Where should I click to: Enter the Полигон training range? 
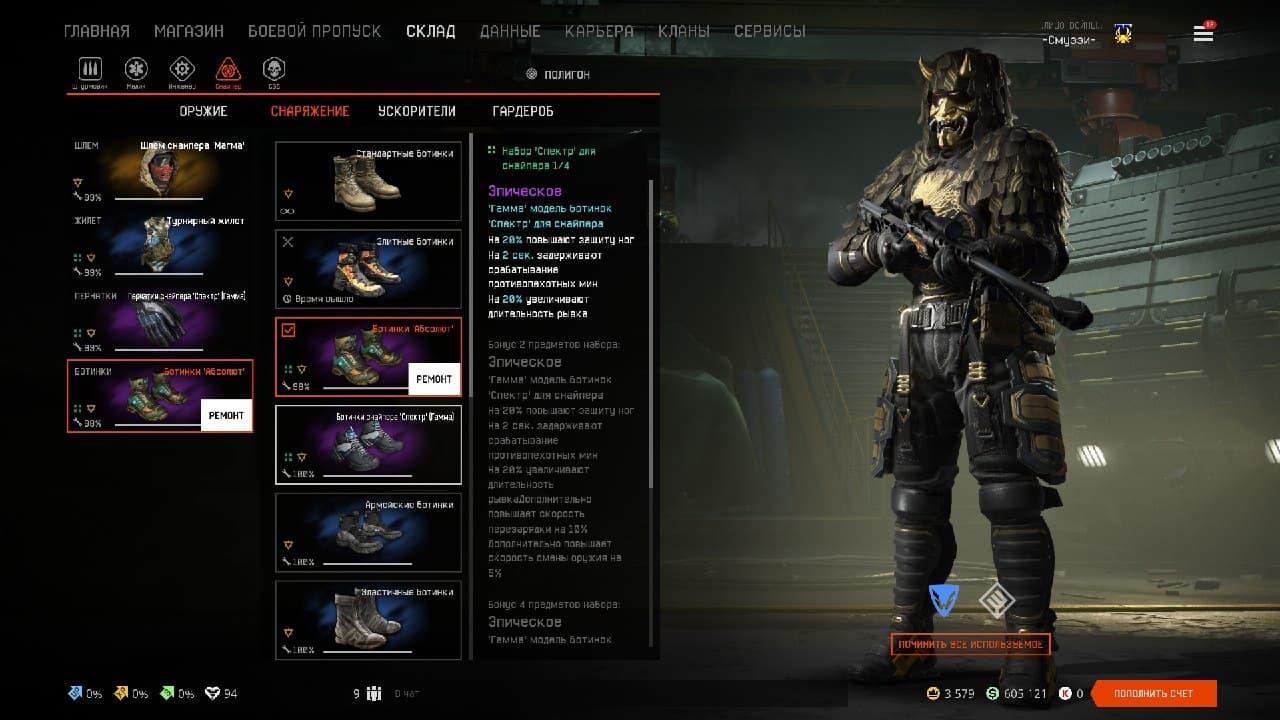pos(558,74)
